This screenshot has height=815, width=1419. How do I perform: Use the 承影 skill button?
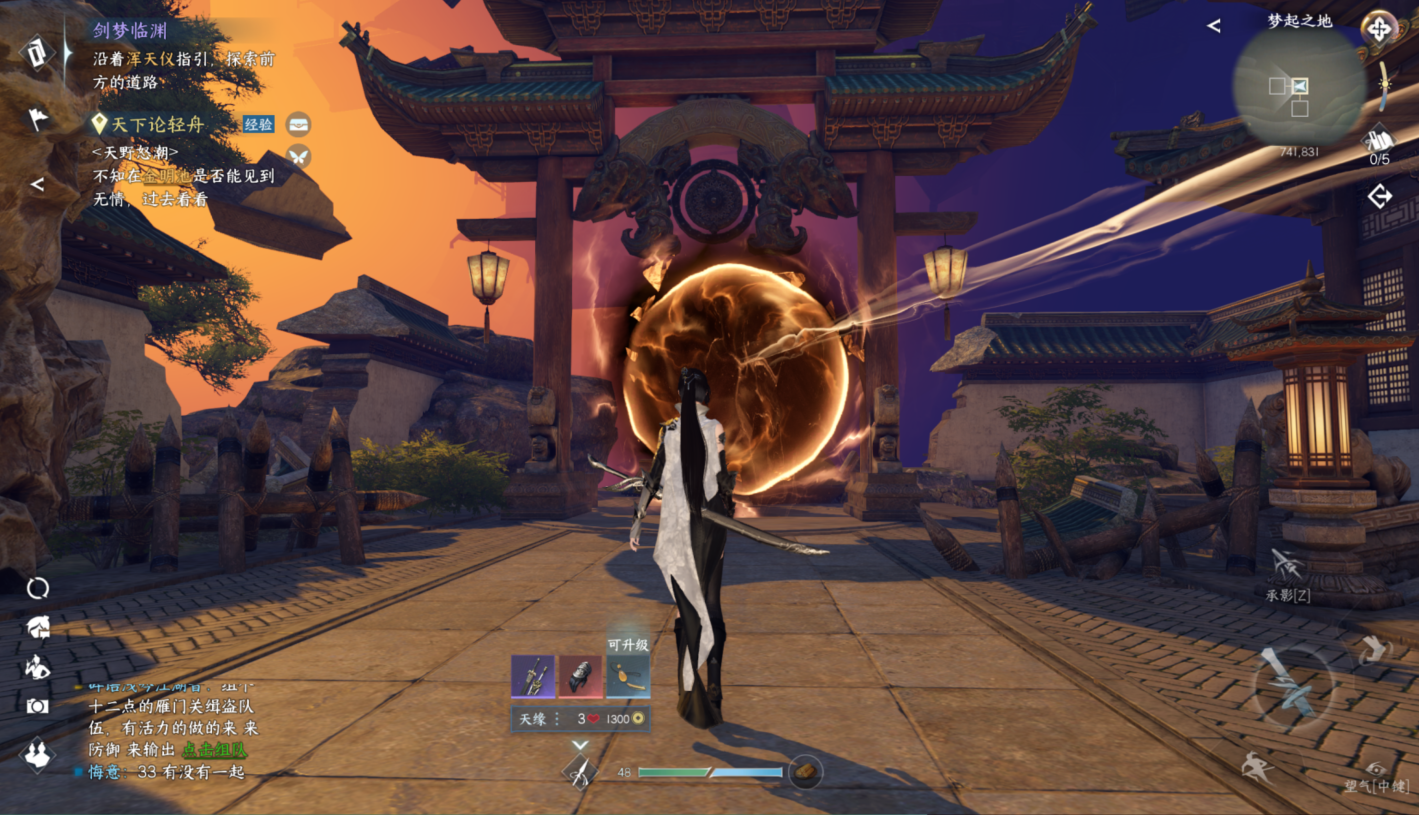point(1287,570)
